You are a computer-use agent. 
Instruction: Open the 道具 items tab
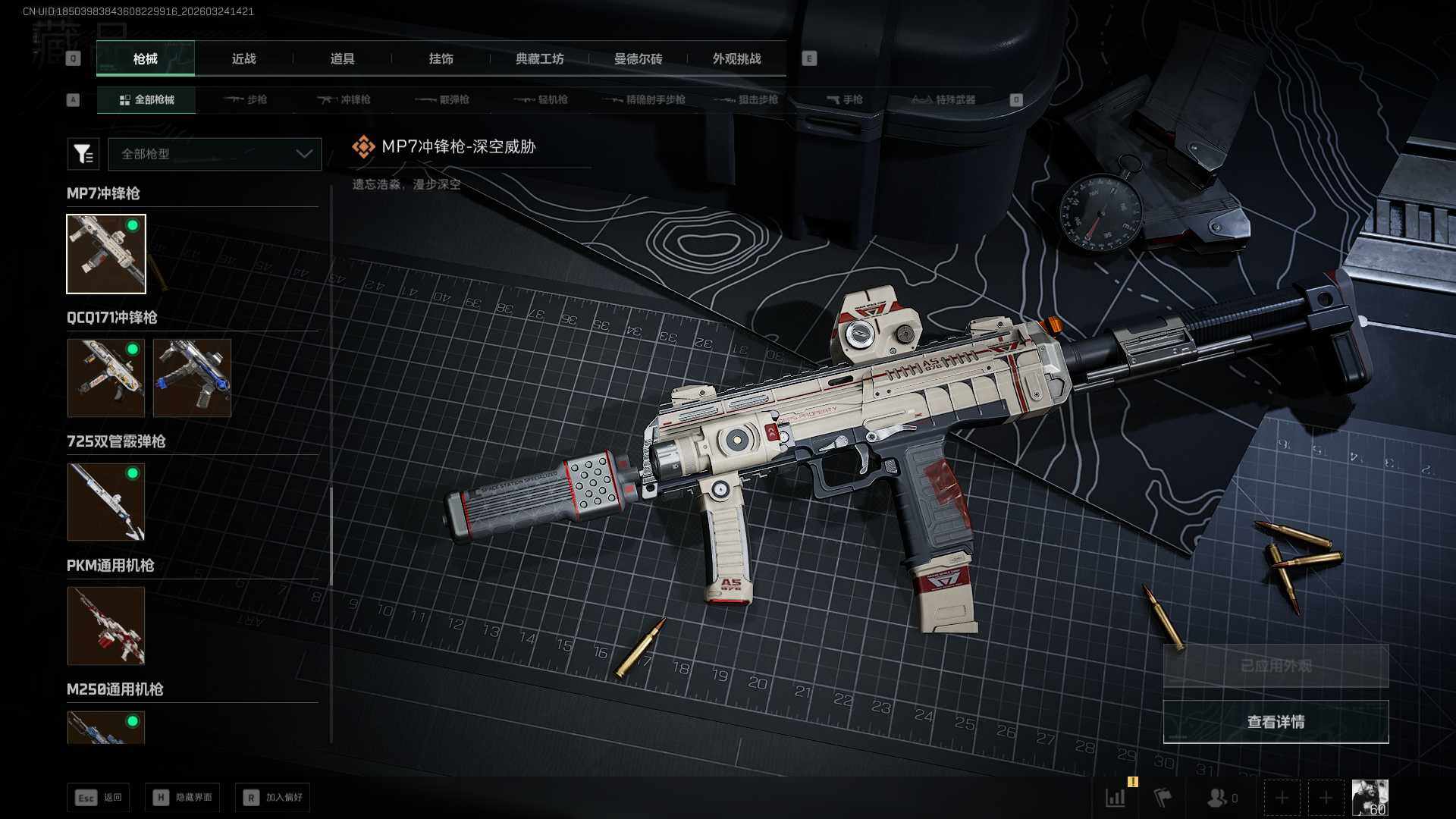pos(342,59)
